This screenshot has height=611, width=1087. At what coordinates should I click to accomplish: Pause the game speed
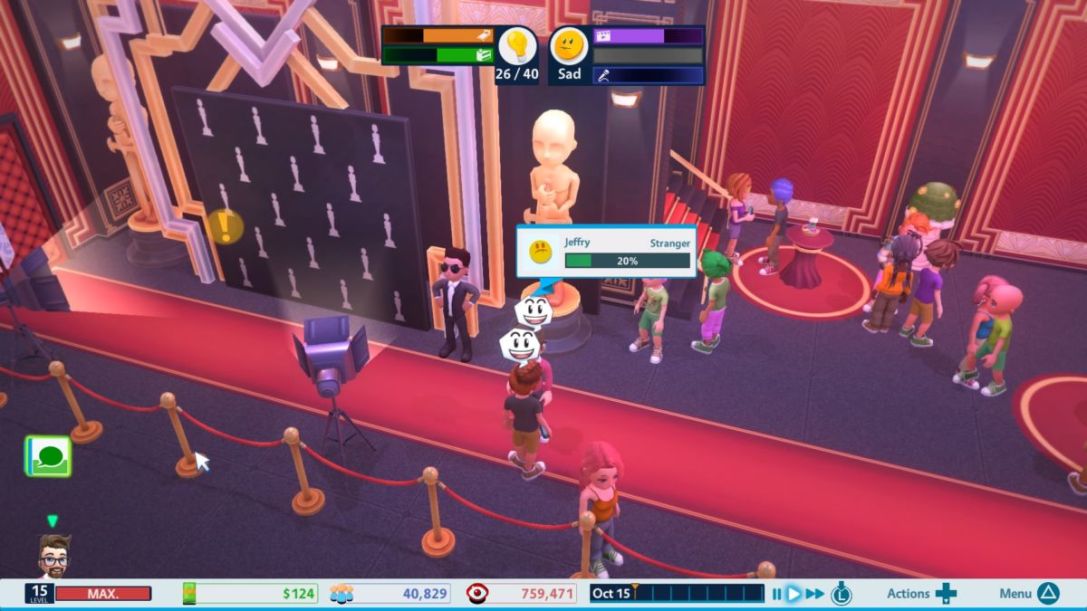pos(776,594)
